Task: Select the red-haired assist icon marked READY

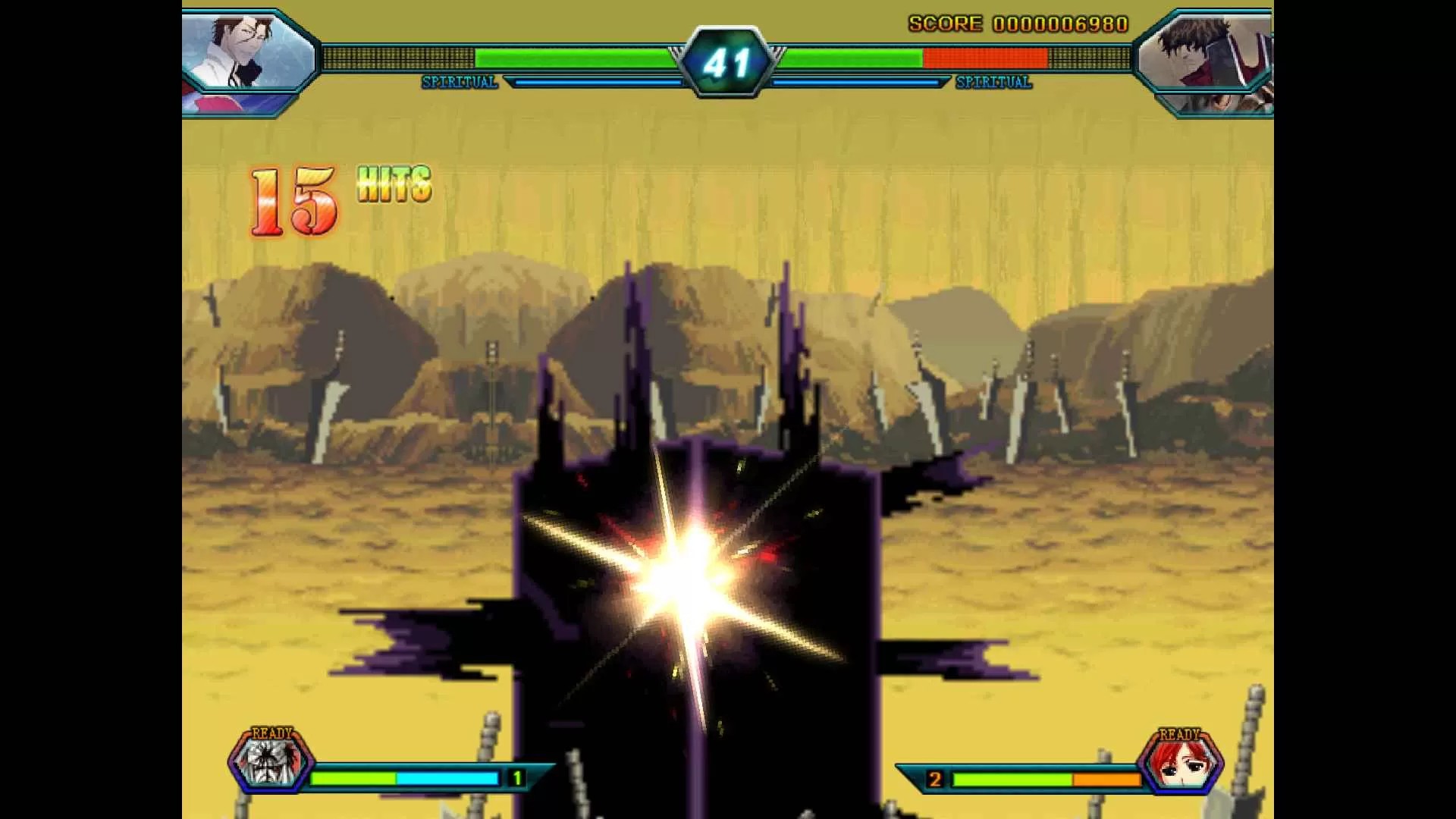Action: [x=1181, y=762]
